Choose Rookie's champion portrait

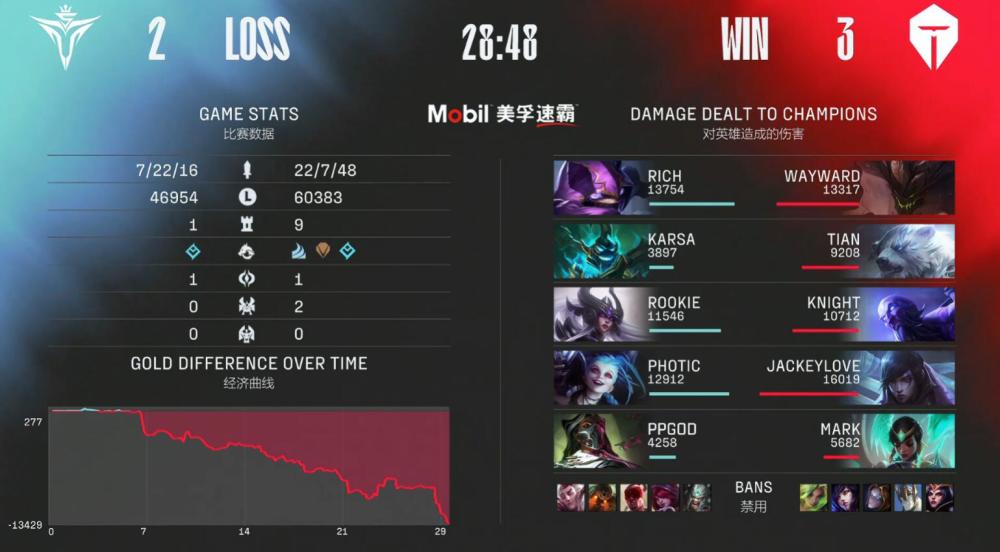598,315
